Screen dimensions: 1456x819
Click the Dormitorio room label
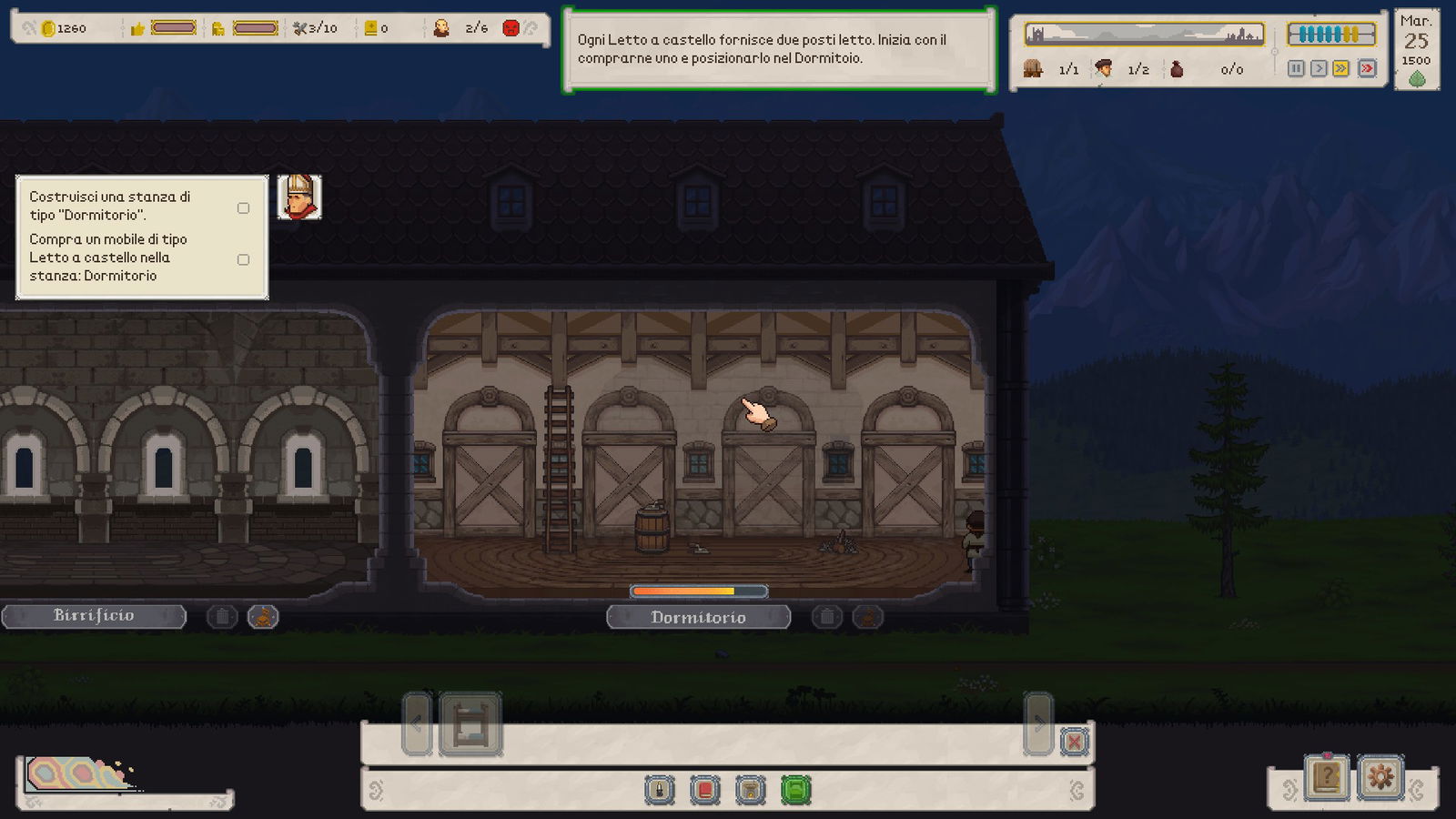698,617
